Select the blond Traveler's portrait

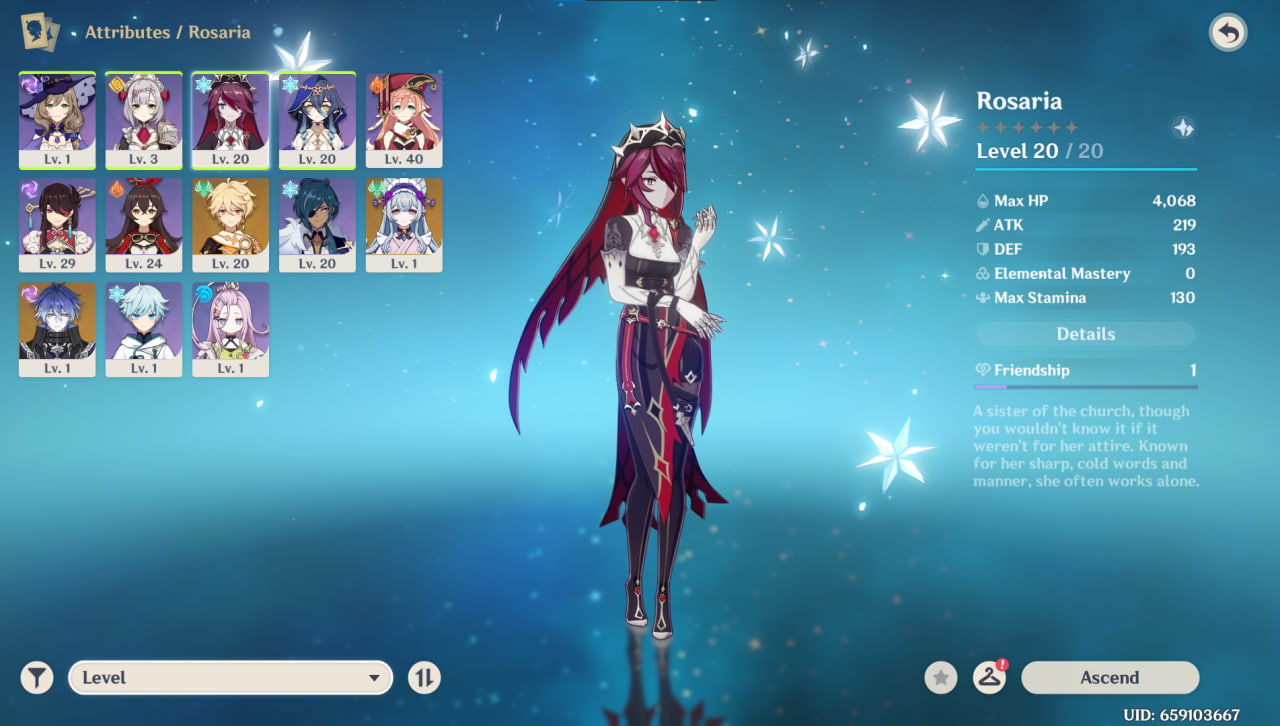coord(231,225)
